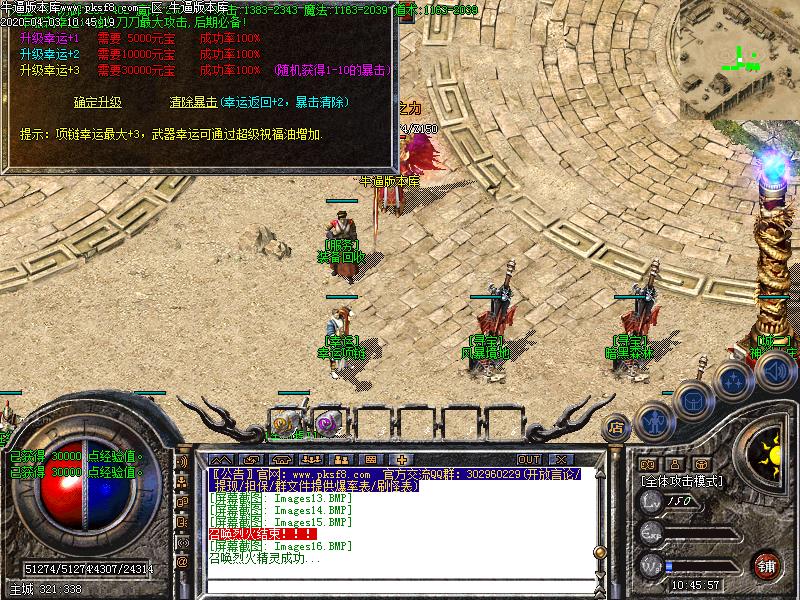Close the chat toolbar with X
Screen dimensions: 800x600
562,459
